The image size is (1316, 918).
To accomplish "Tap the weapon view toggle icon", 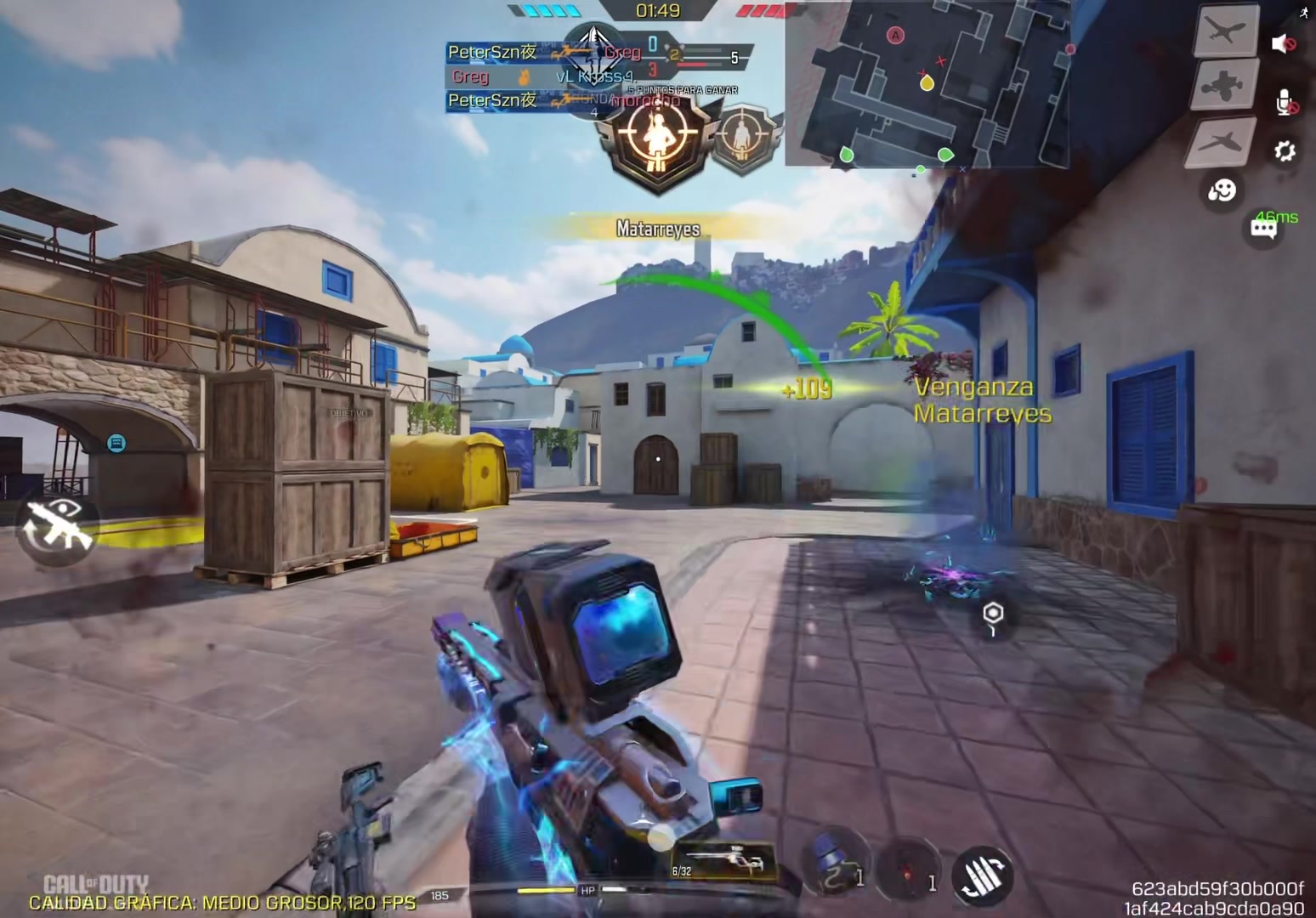I will pos(58,527).
